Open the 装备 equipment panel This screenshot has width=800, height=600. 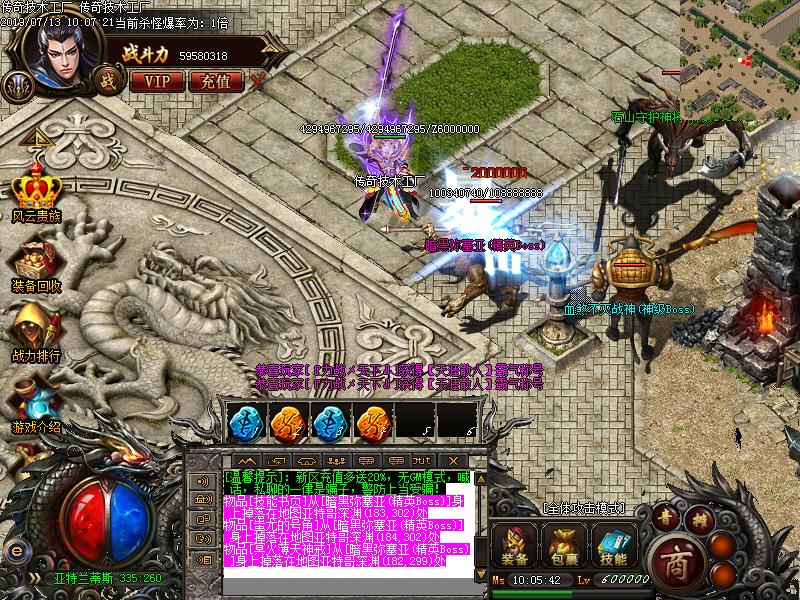514,545
